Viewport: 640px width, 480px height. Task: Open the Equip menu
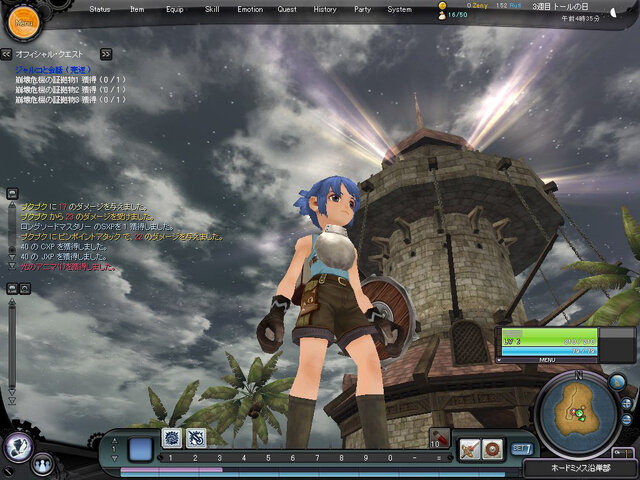(x=174, y=9)
